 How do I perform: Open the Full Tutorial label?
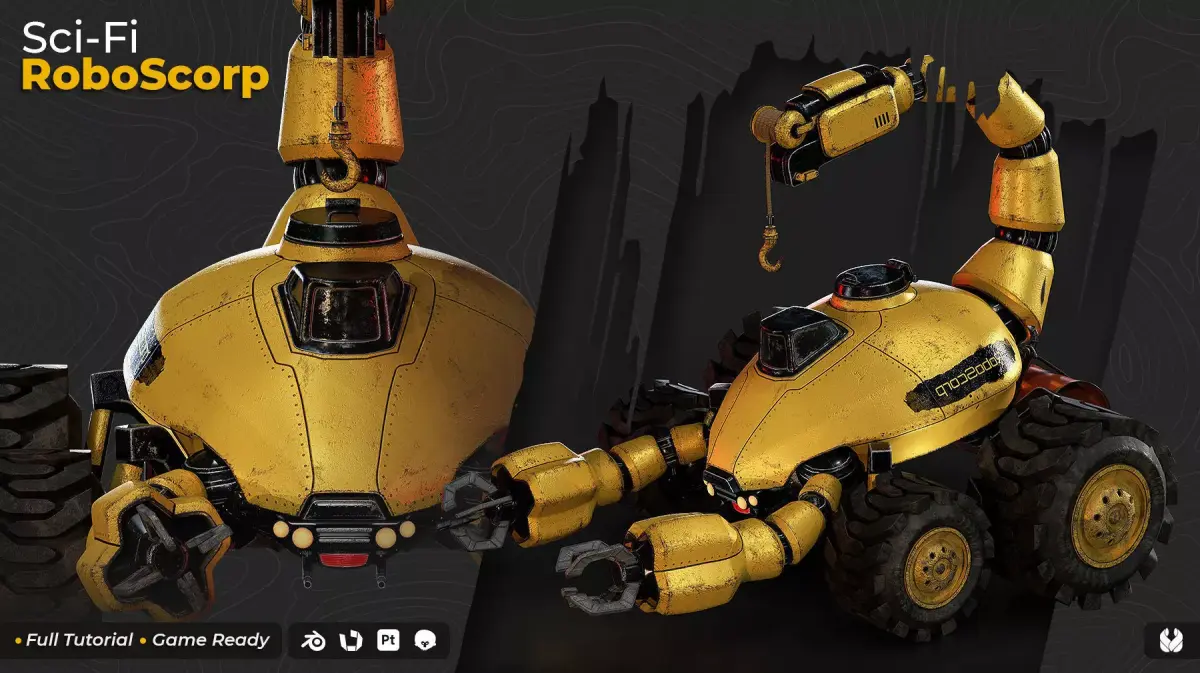point(79,640)
